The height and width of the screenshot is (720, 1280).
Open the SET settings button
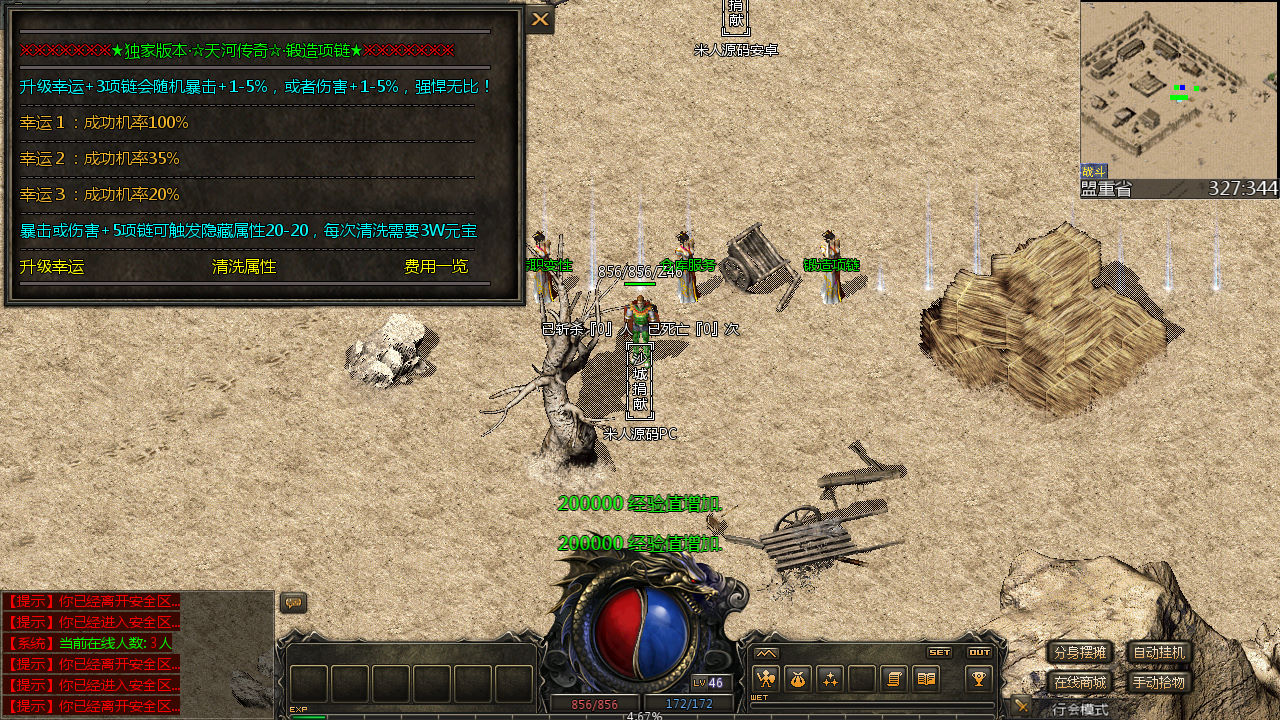939,652
